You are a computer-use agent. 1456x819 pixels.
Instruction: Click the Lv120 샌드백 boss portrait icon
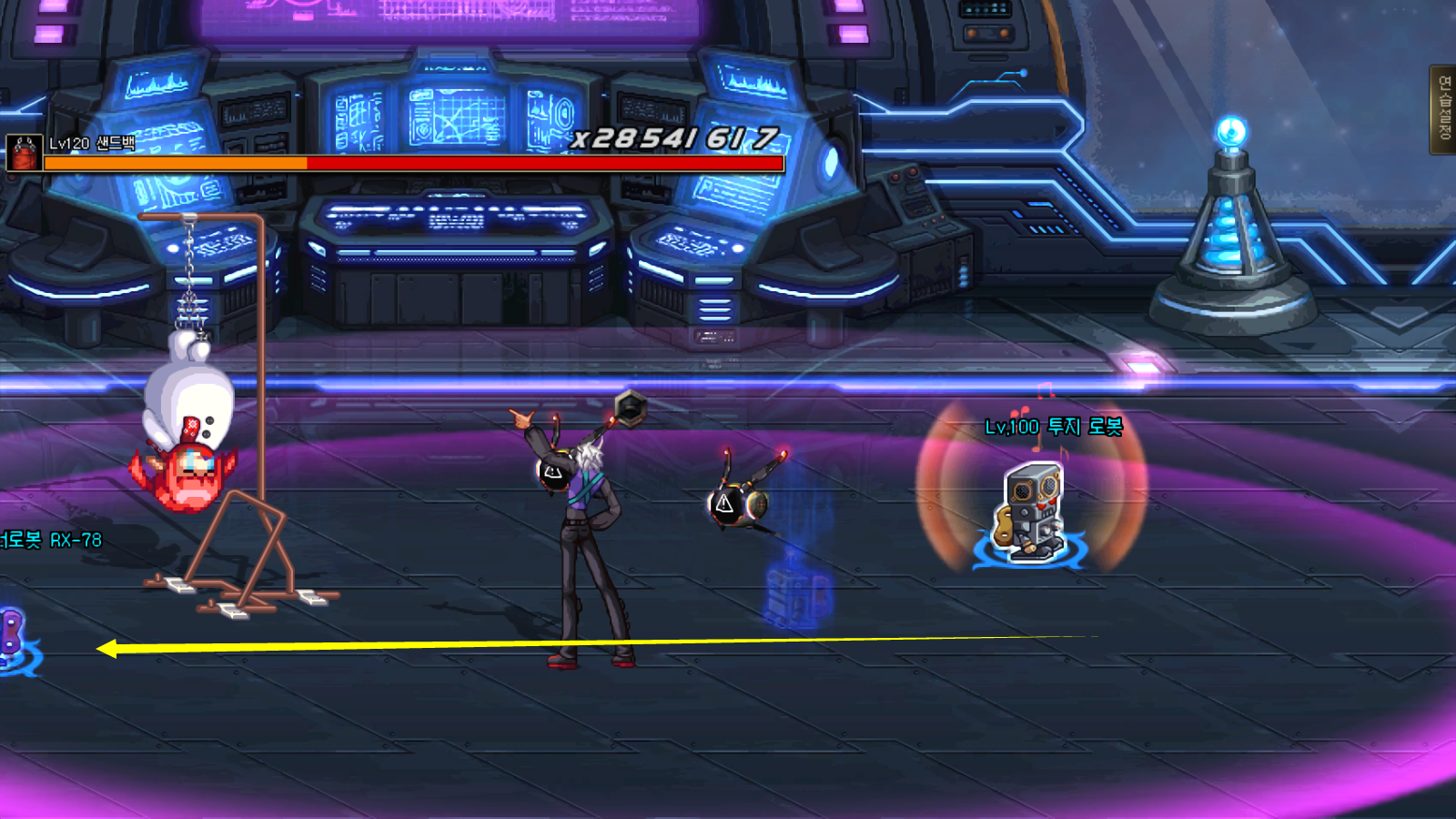(x=24, y=153)
